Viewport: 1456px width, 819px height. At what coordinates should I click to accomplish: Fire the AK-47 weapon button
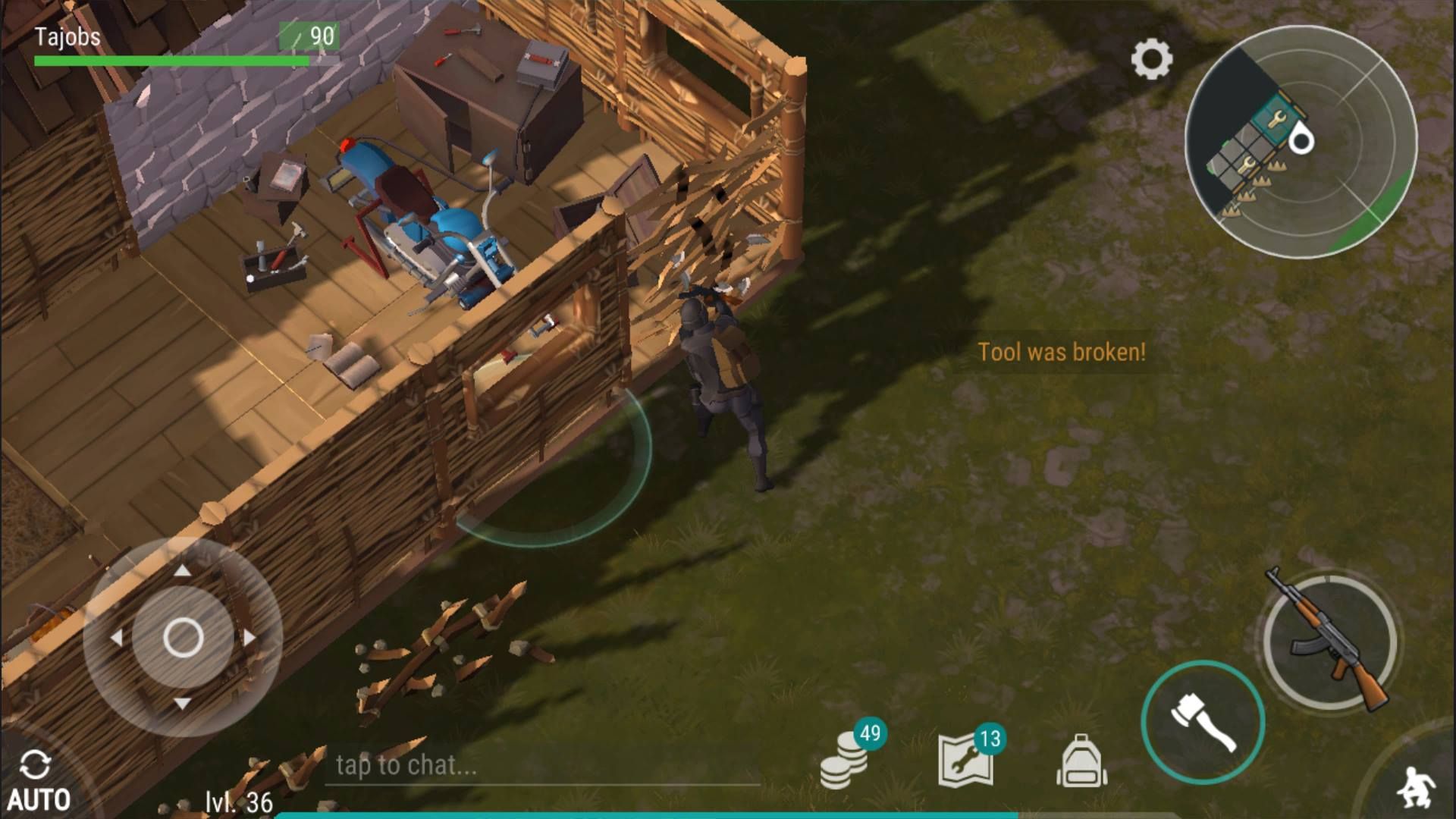coord(1331,642)
